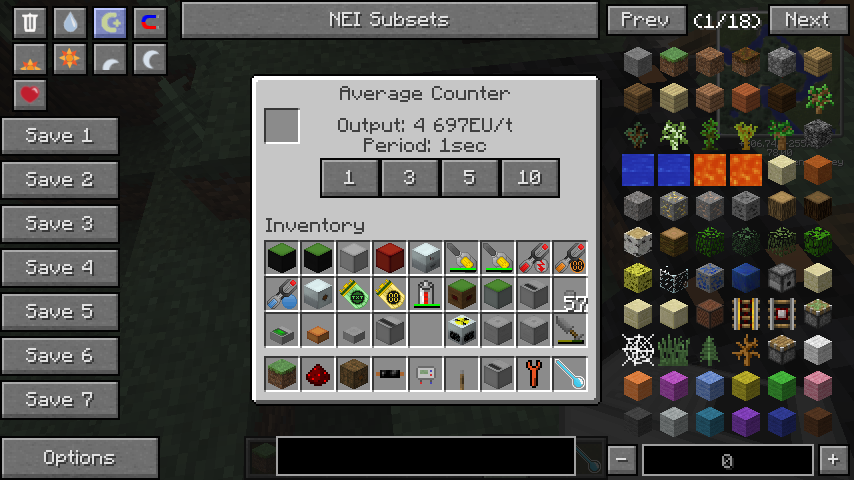Click the red heart heal button
The height and width of the screenshot is (480, 854).
tap(30, 95)
